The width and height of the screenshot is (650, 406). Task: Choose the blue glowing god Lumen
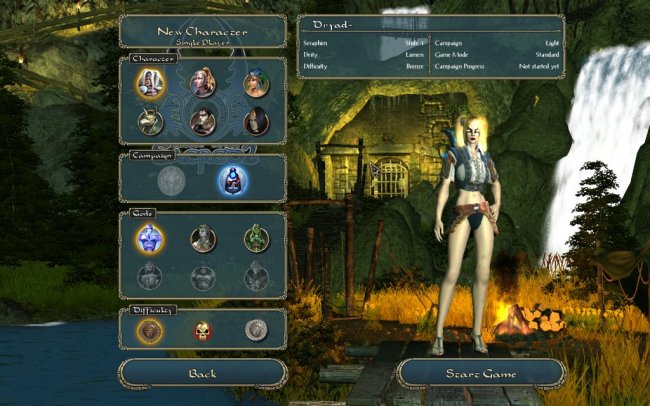pos(150,238)
